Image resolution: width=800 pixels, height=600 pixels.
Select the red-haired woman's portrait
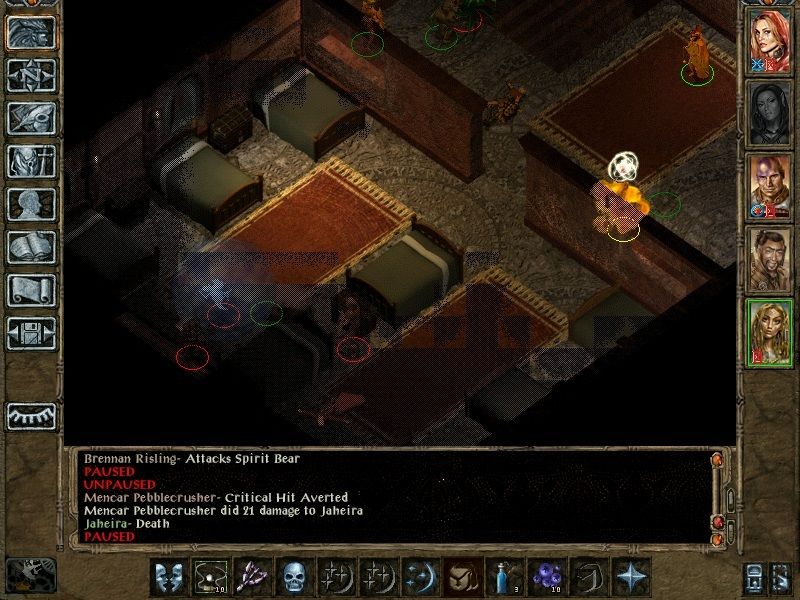click(769, 42)
